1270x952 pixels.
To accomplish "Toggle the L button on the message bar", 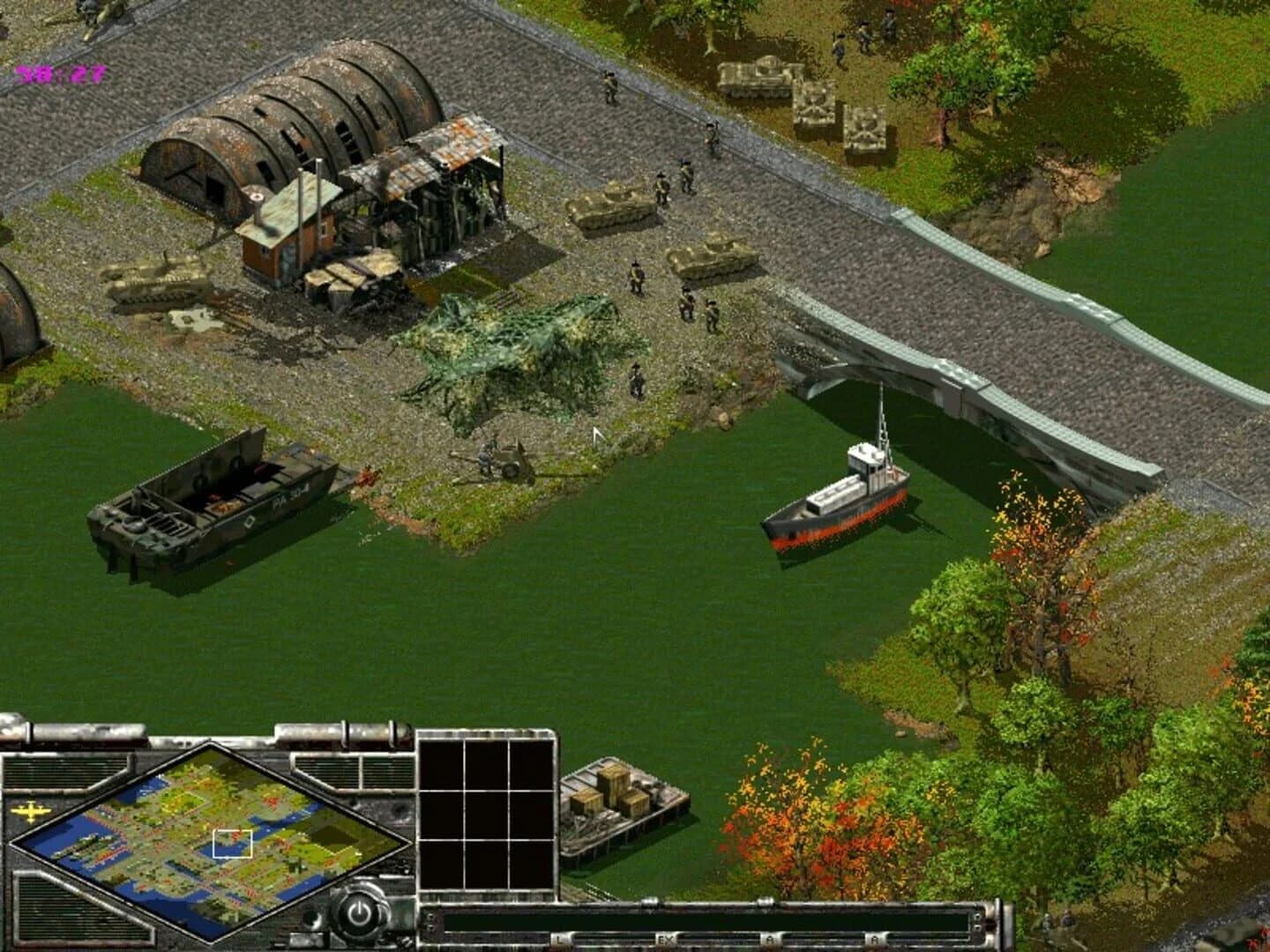I will click(x=559, y=940).
